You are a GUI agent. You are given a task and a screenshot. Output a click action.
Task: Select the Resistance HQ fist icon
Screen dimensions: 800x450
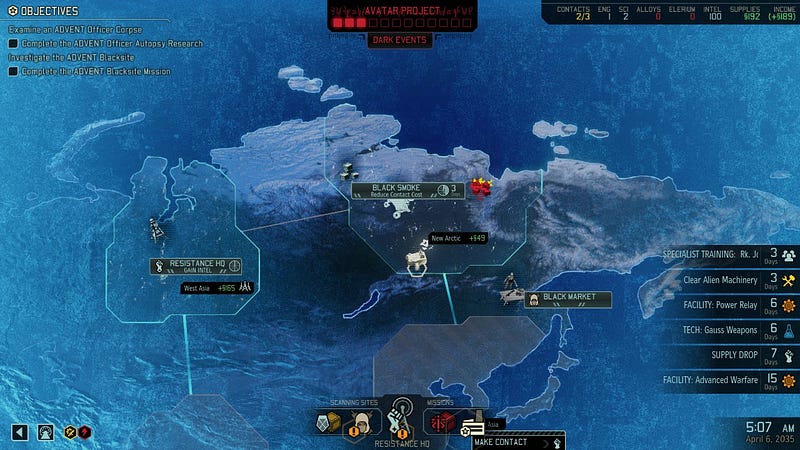pyautogui.click(x=401, y=417)
